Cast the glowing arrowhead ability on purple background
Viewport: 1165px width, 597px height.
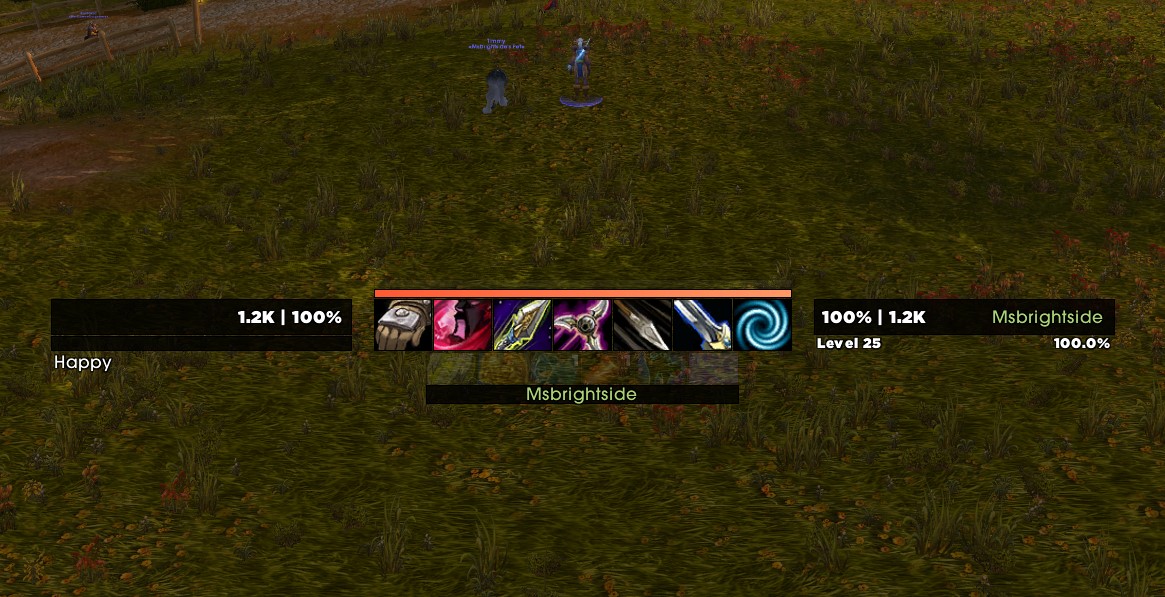point(523,325)
